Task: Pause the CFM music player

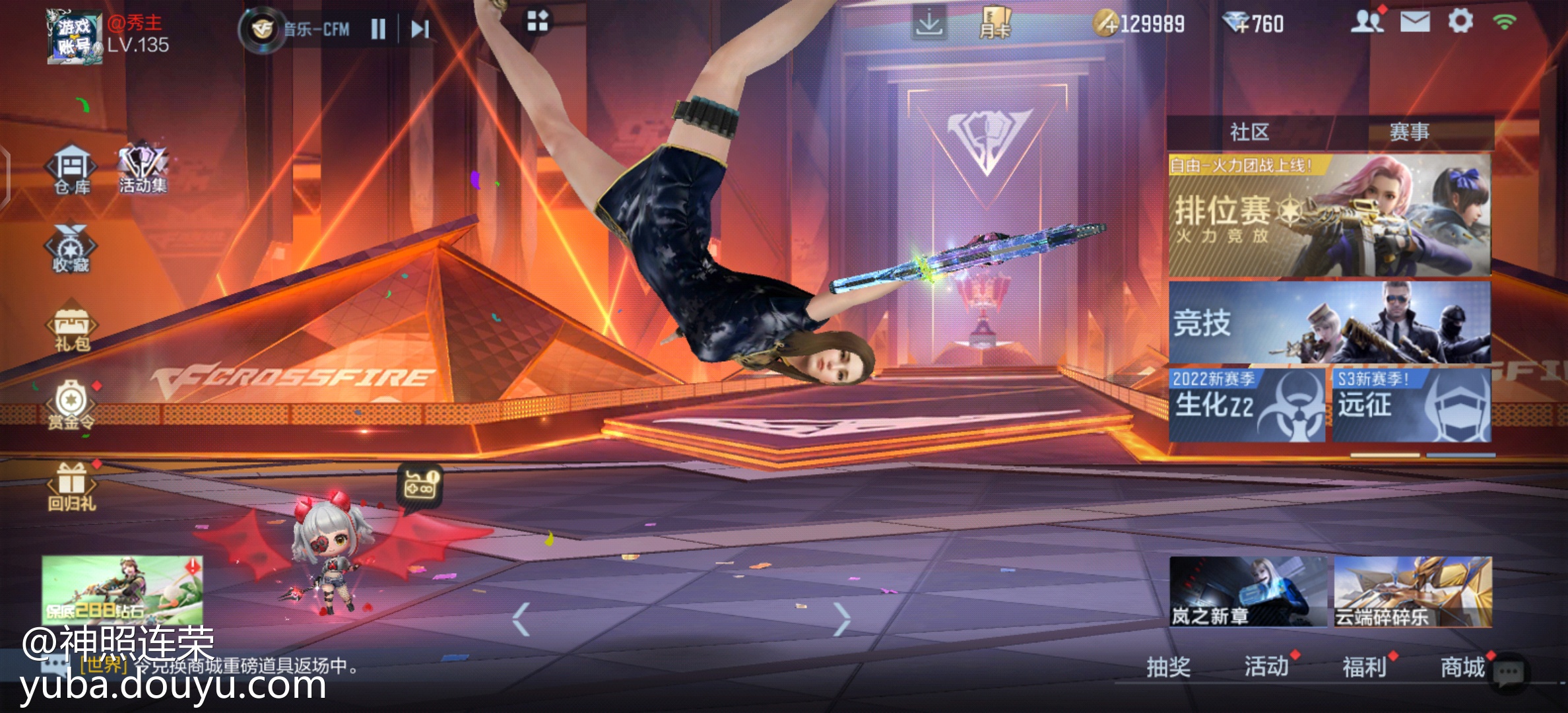Action: (378, 29)
